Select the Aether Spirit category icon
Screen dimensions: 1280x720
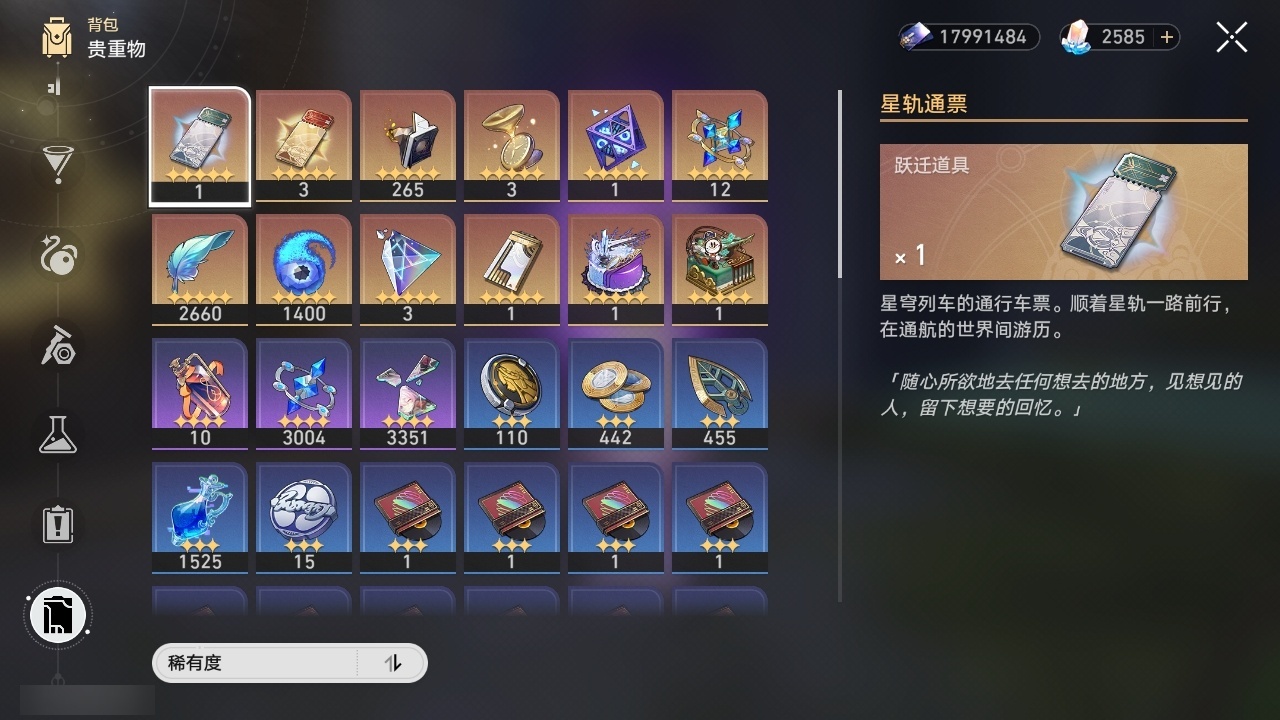(x=57, y=255)
